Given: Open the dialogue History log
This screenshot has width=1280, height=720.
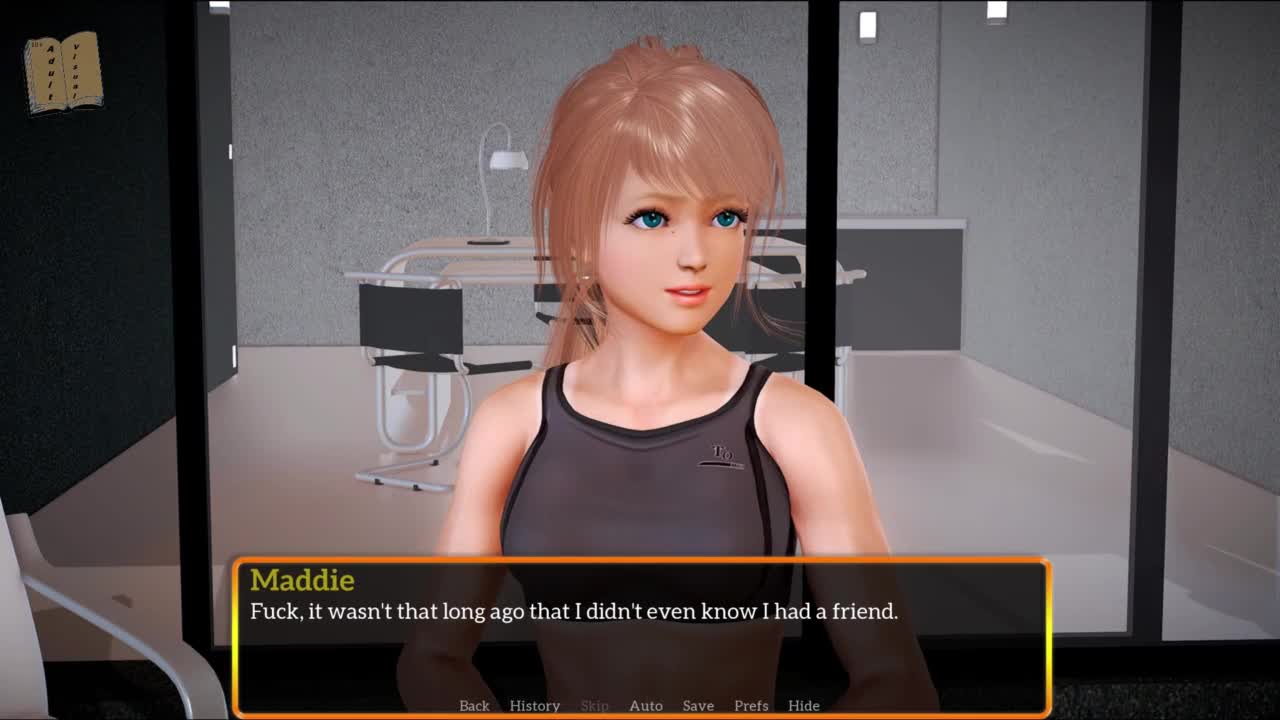Looking at the screenshot, I should [x=534, y=705].
